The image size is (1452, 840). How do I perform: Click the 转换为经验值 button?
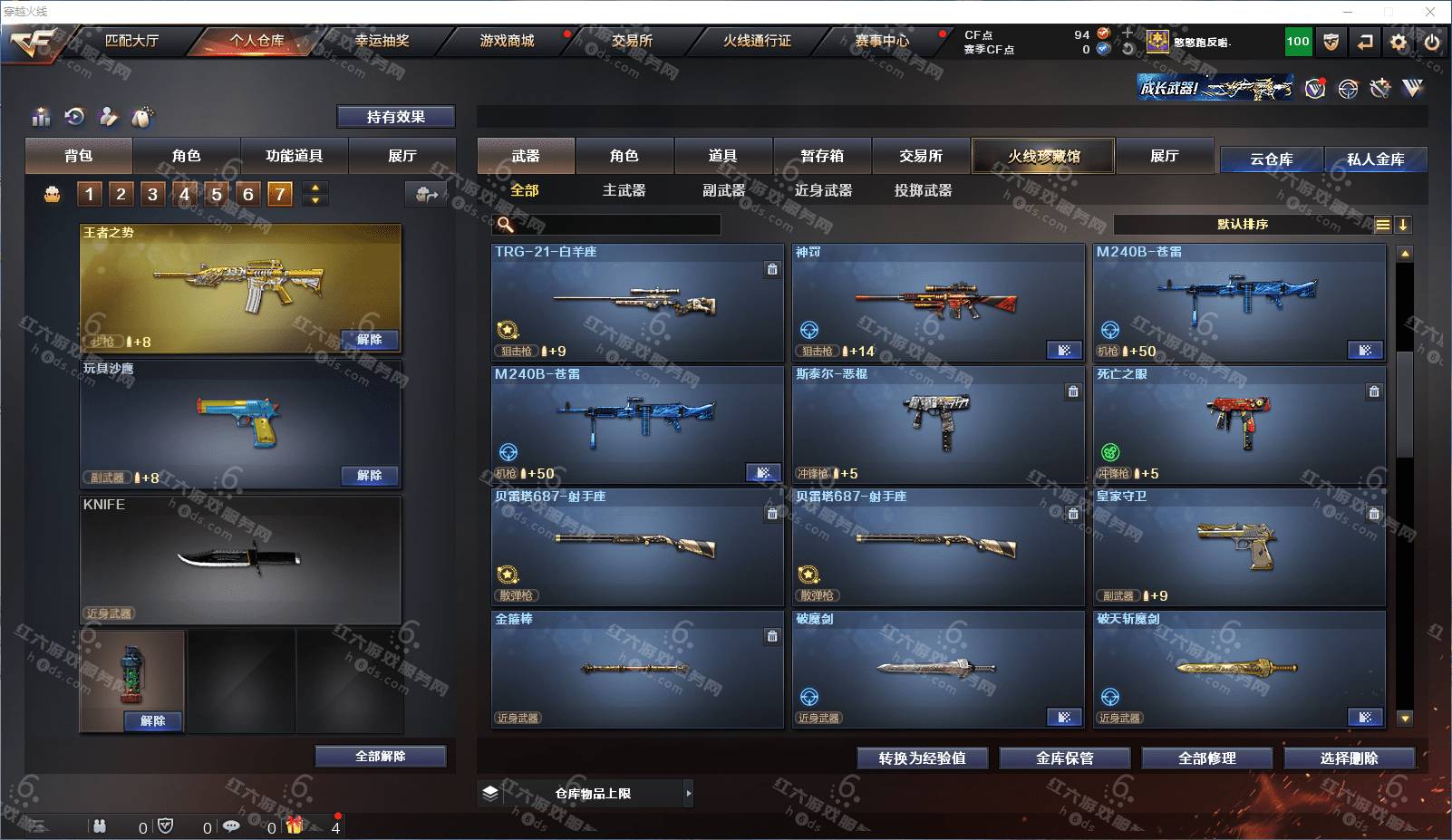922,758
